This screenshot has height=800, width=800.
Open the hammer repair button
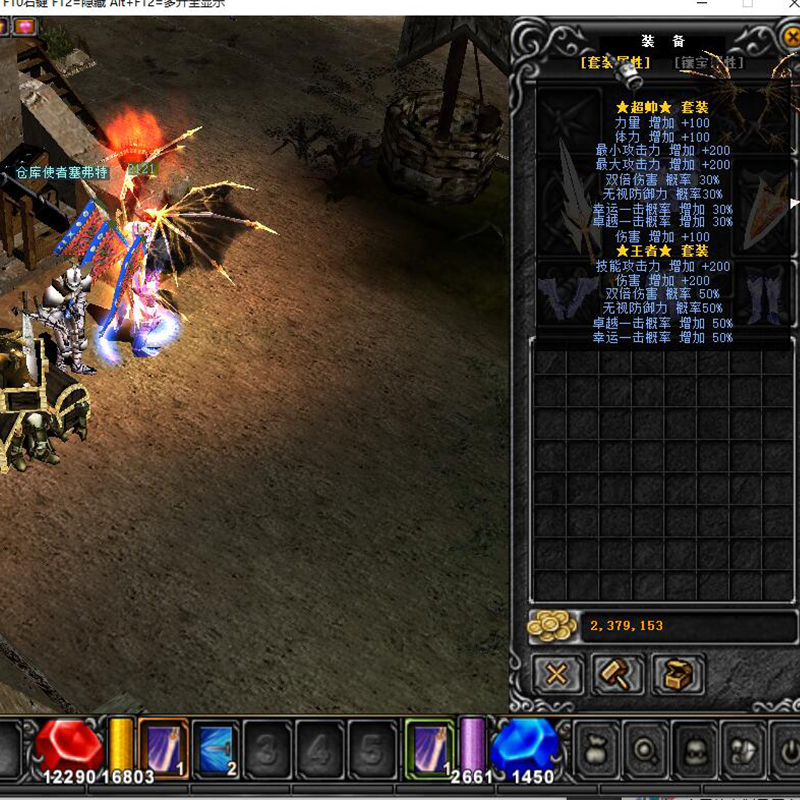(x=617, y=675)
